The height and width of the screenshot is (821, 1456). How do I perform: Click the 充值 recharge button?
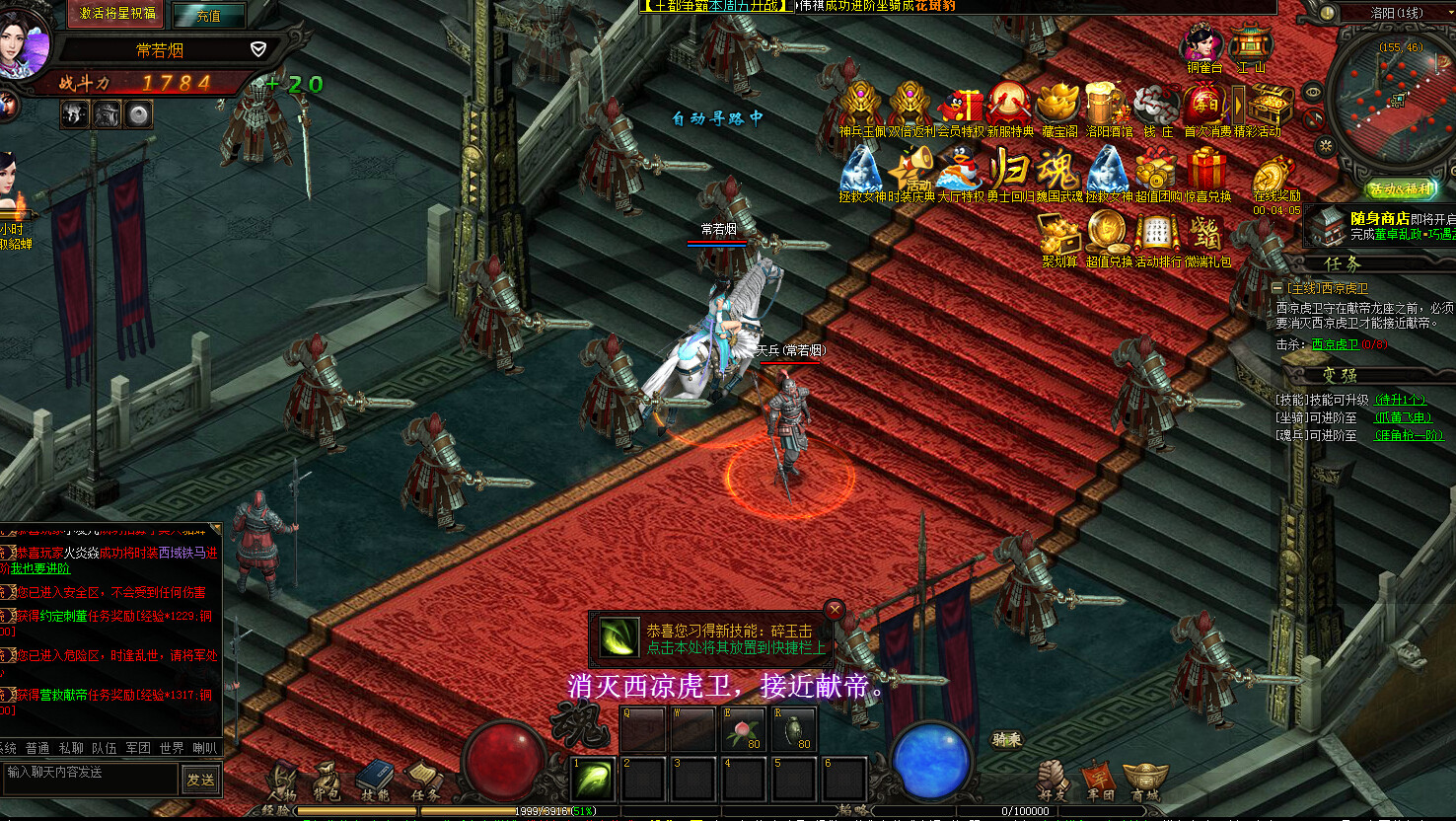[x=208, y=15]
